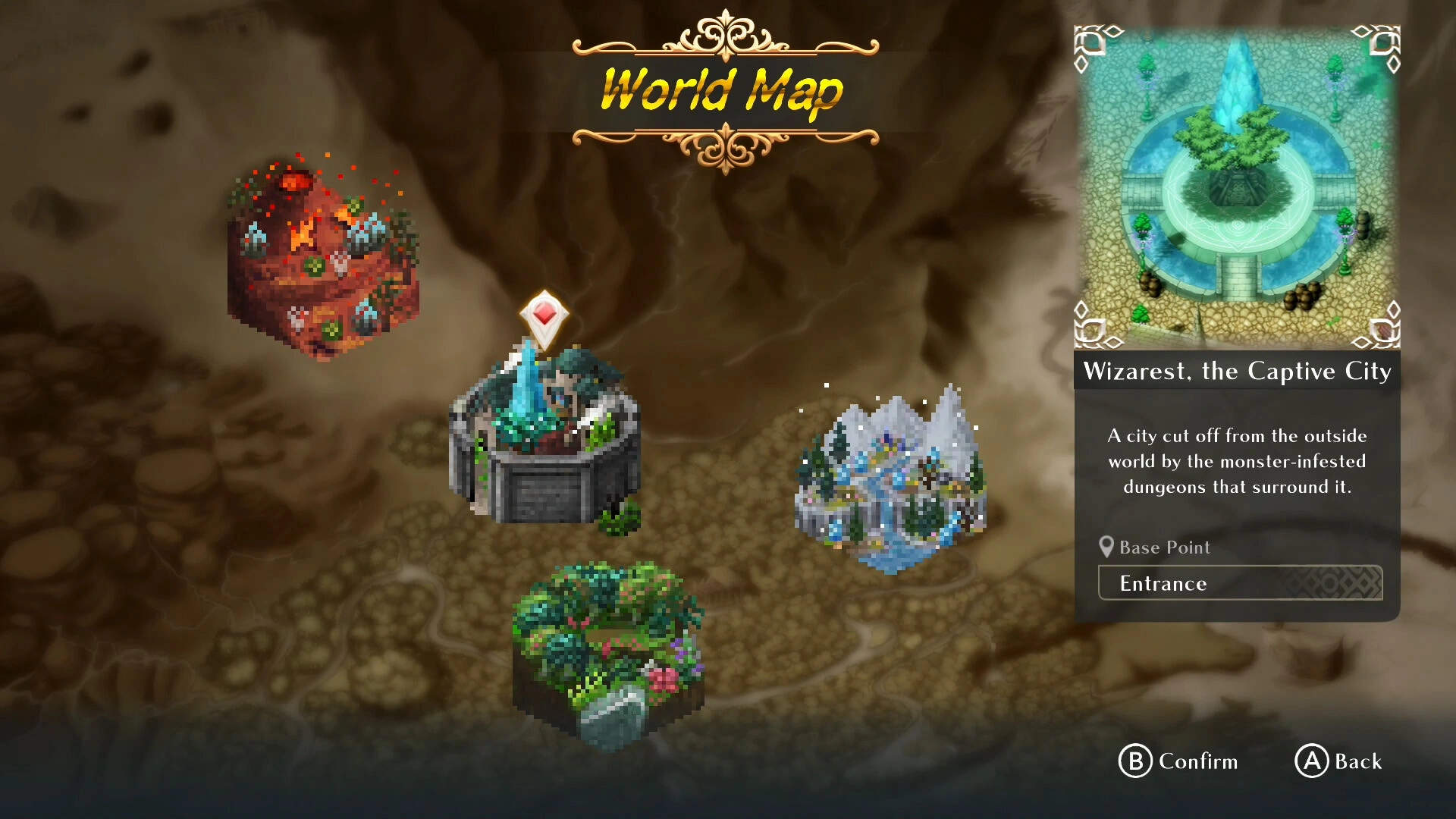Viewport: 1456px width, 819px height.
Task: Select the Wizarest, the Captive City panel header
Action: 1237,372
